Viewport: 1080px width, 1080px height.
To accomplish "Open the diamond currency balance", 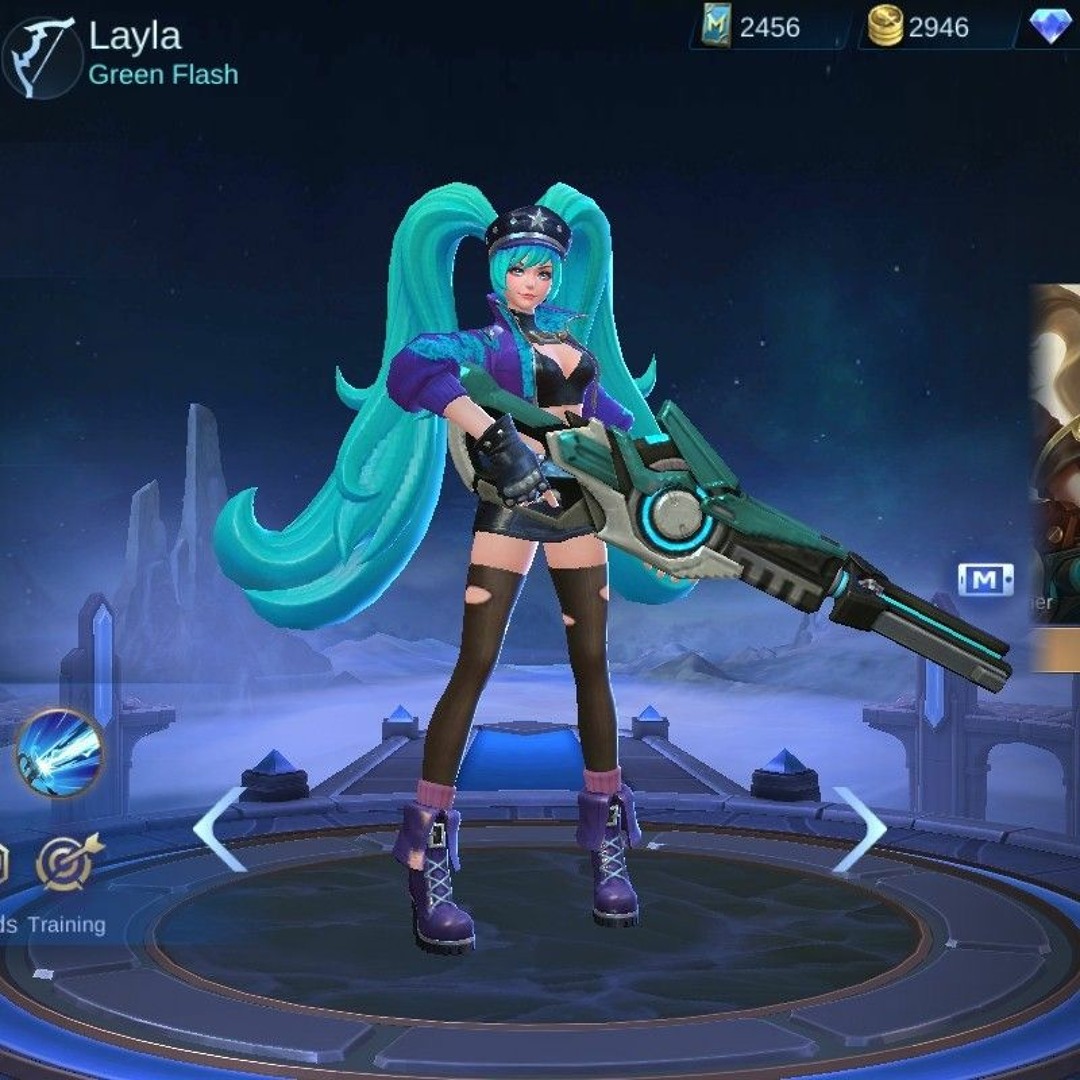I will point(1049,27).
